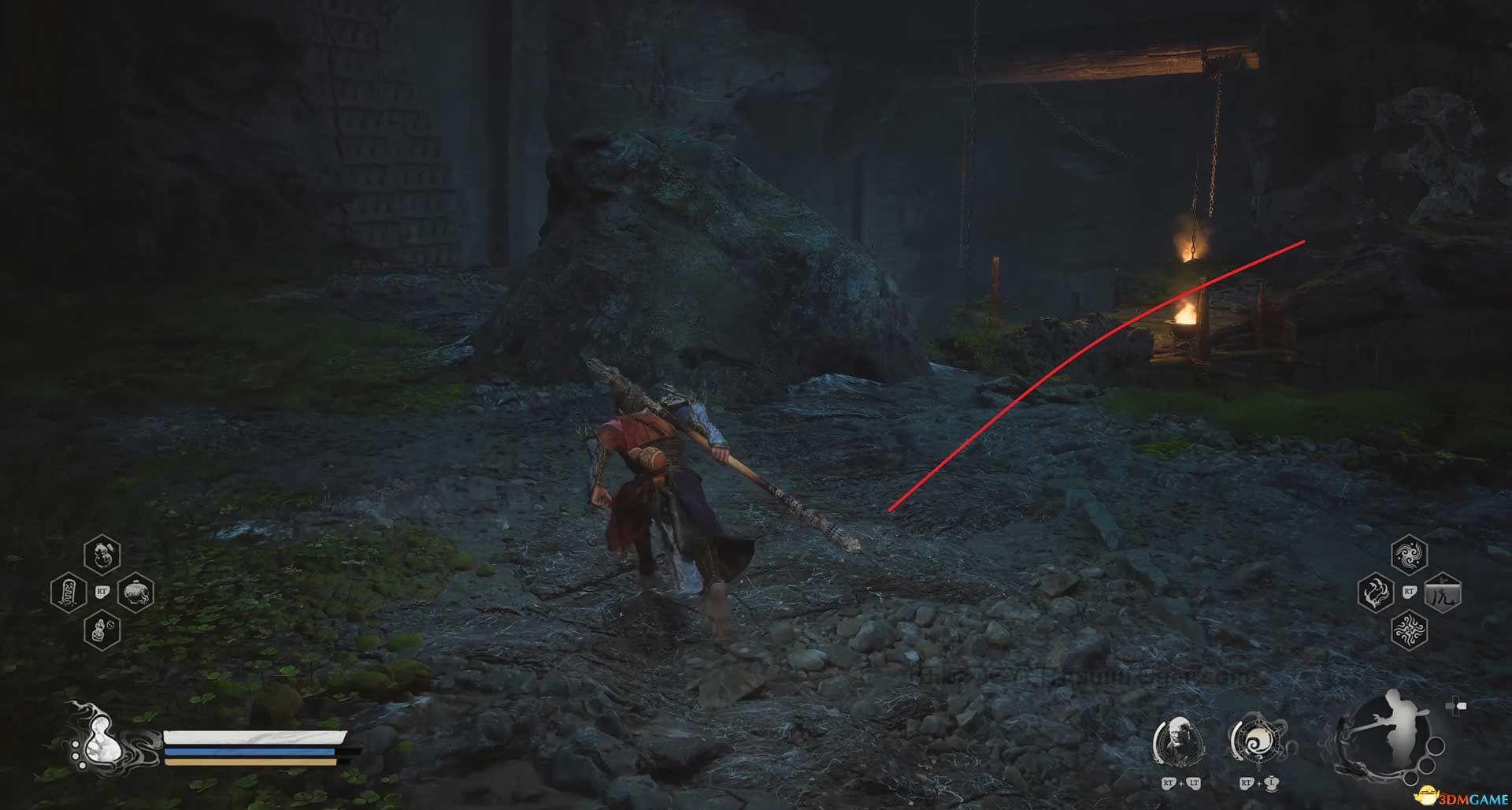Select the greyed-out Chinese character spell slot

click(x=1443, y=593)
